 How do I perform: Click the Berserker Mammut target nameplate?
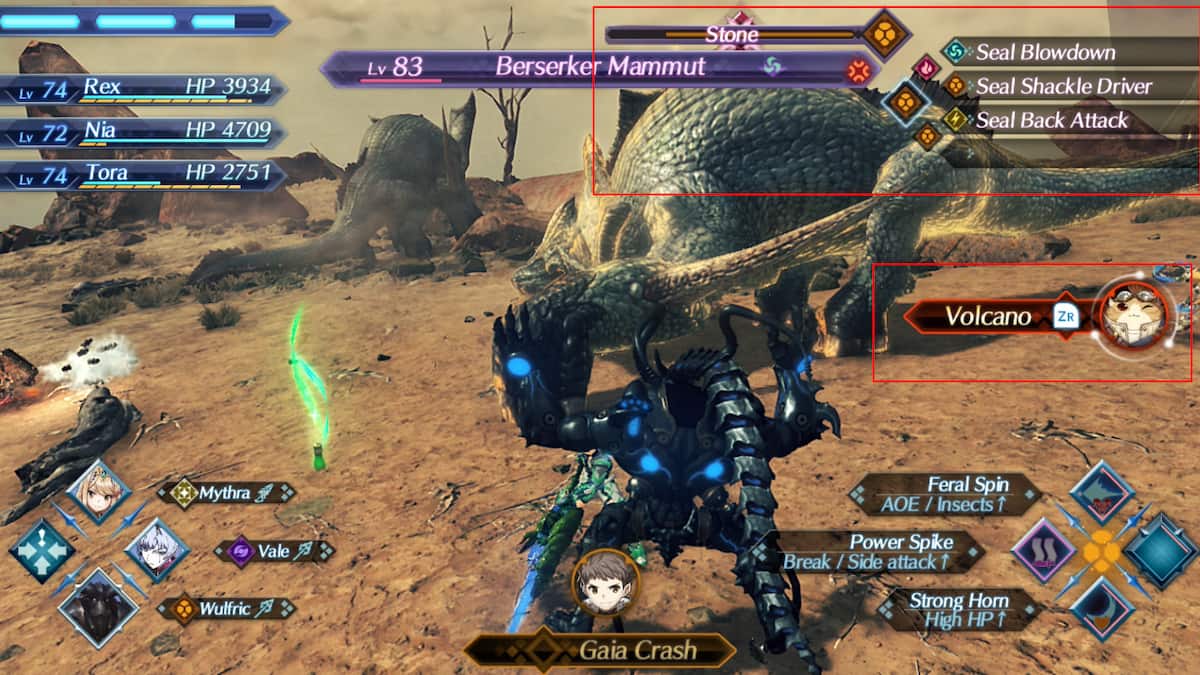tap(600, 68)
